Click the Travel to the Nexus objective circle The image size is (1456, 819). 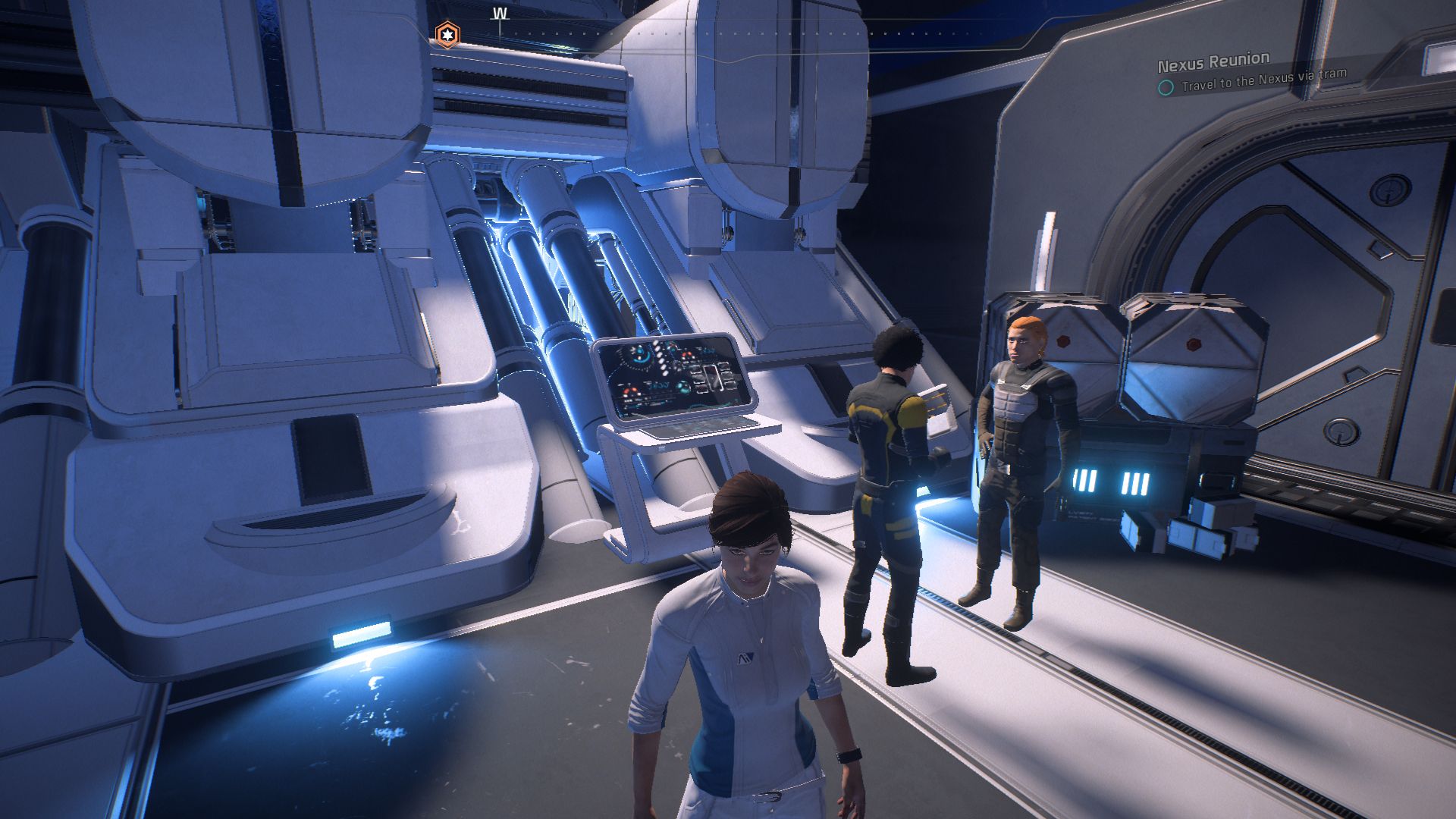[1166, 87]
